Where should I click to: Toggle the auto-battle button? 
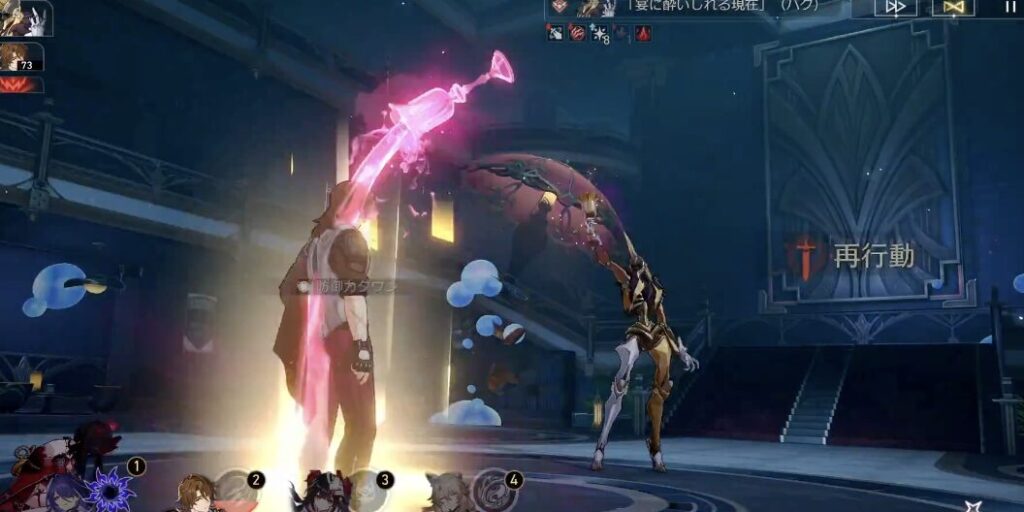[953, 7]
